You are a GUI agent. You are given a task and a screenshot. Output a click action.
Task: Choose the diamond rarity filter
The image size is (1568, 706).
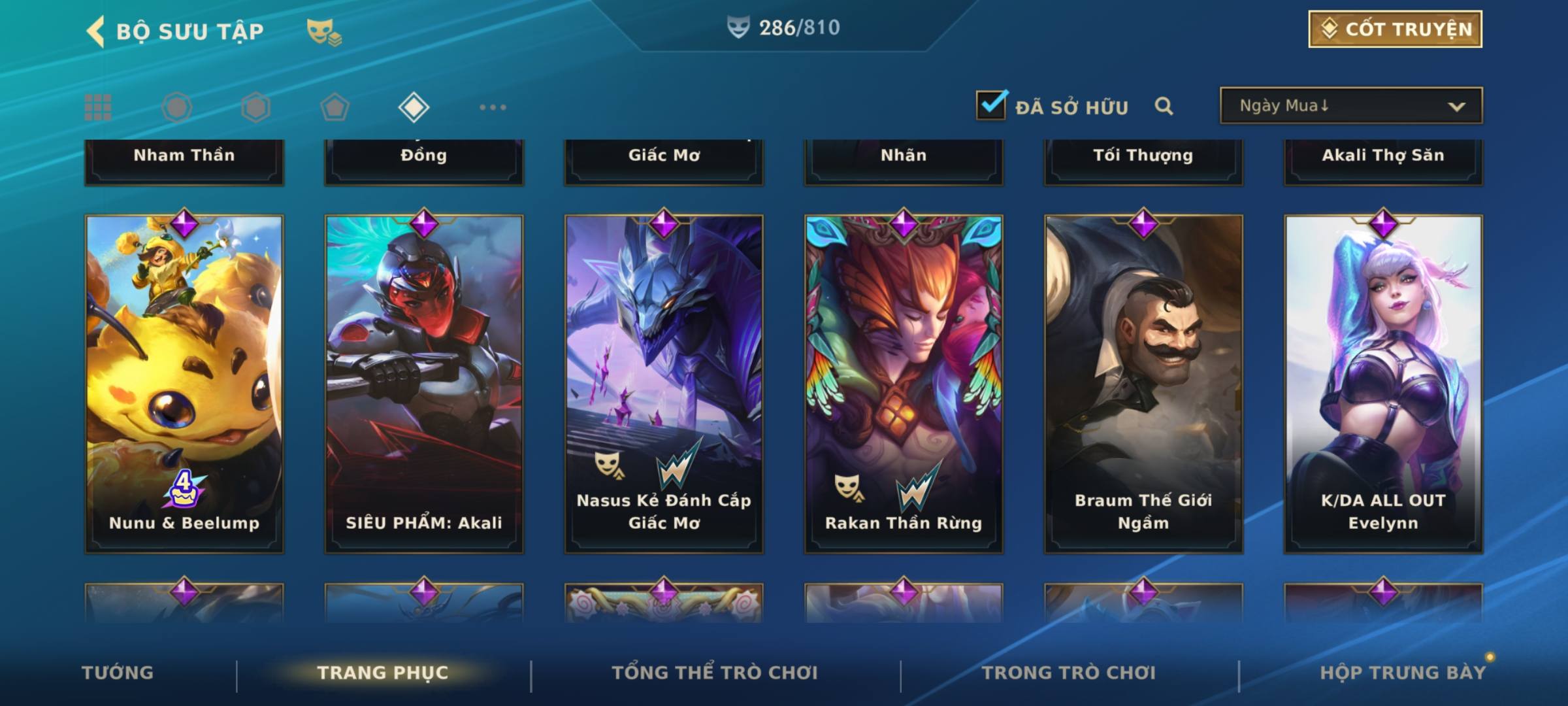(414, 107)
